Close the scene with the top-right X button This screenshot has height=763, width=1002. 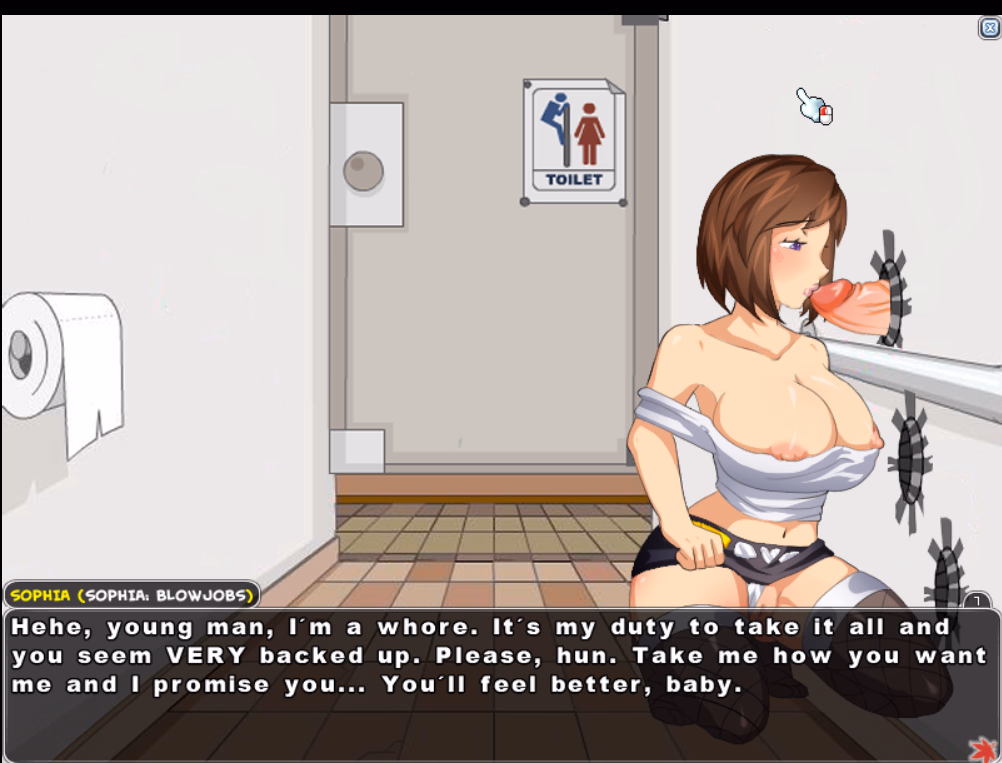(x=988, y=28)
